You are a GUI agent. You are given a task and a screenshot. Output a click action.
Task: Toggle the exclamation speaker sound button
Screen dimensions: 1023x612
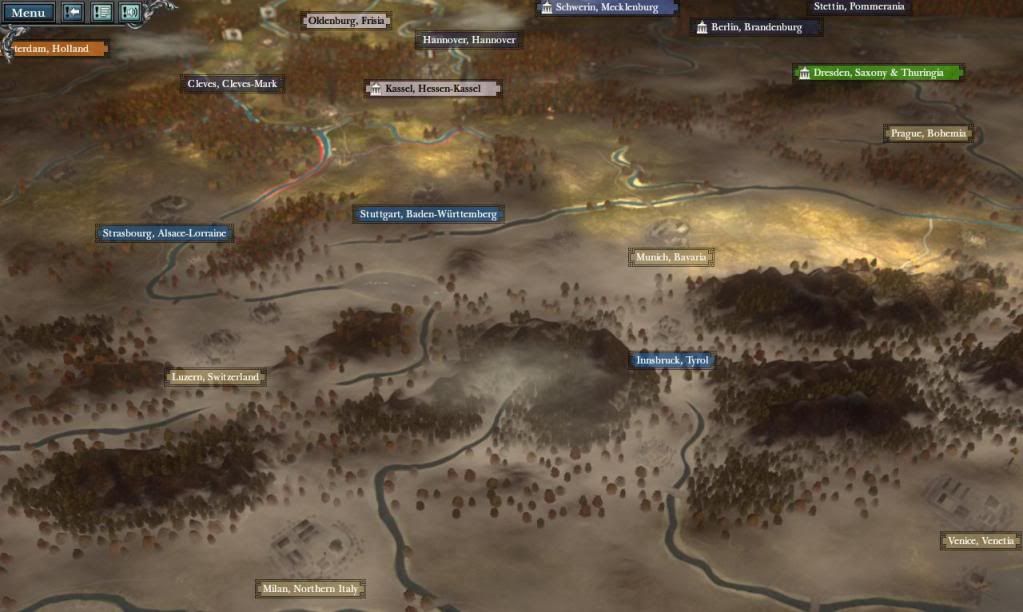click(130, 13)
